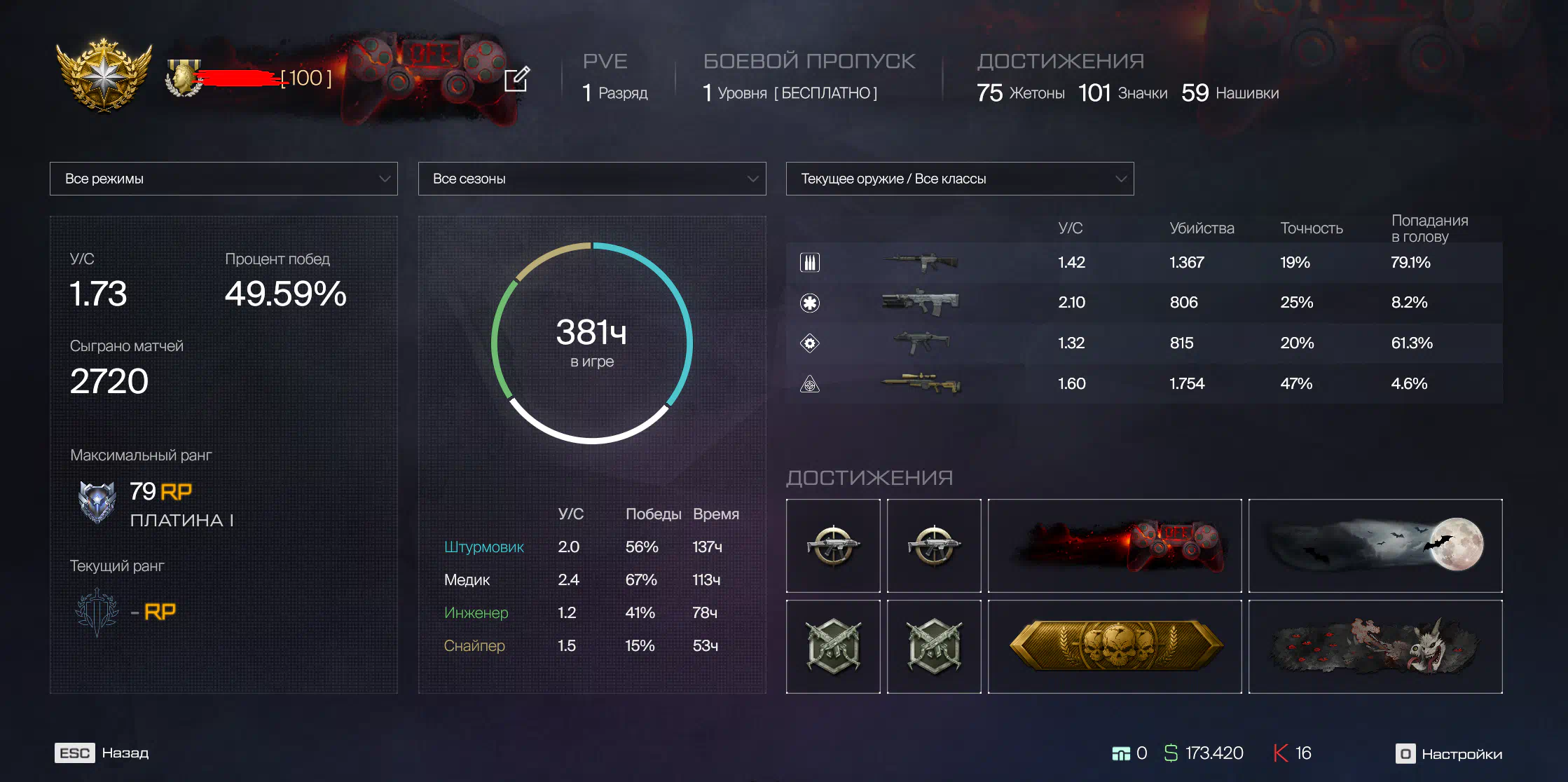The image size is (1568, 782).
Task: Open the red gamepad achievement stripe
Action: tap(1114, 546)
